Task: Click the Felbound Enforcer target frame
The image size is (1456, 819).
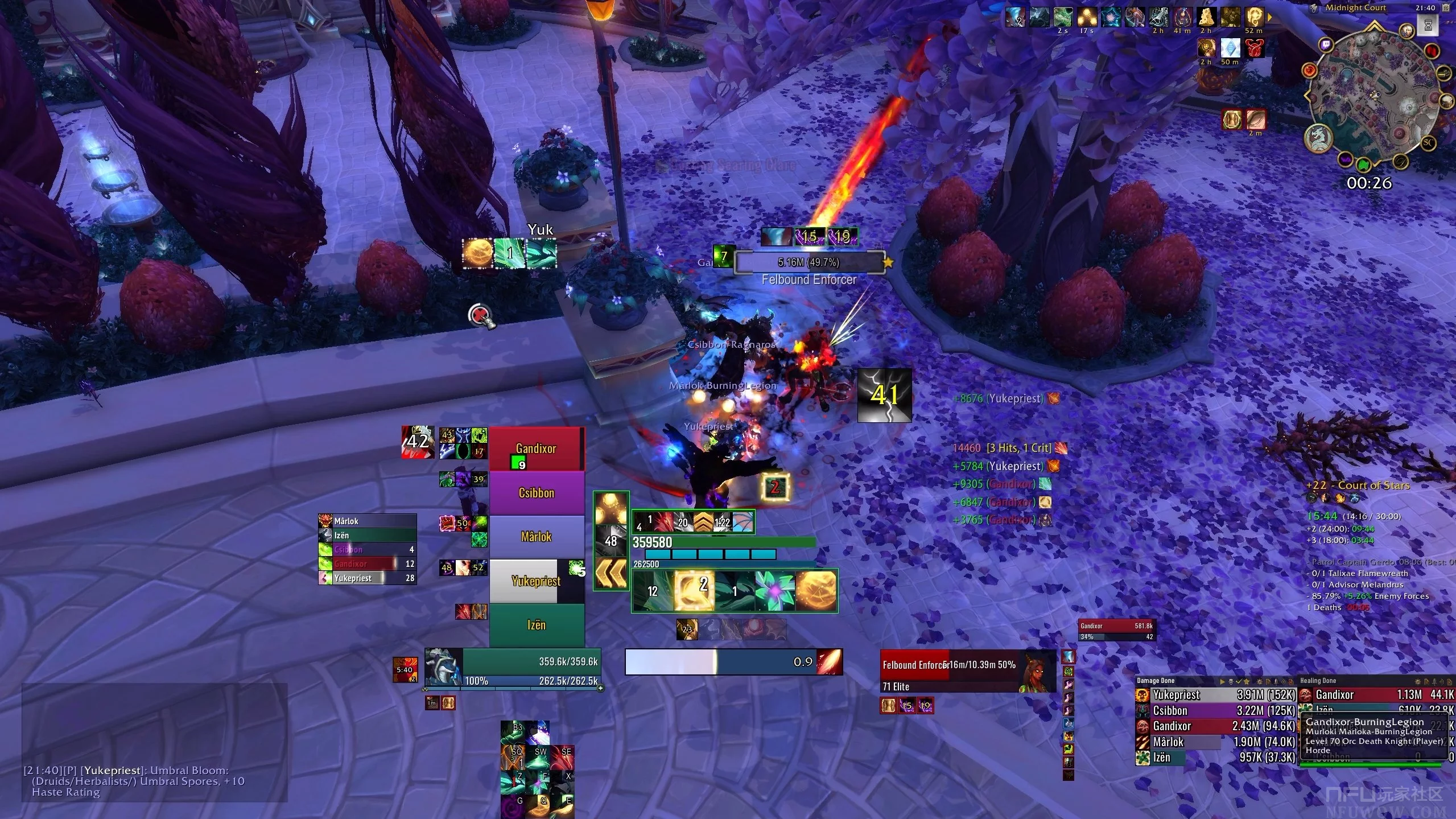Action: pyautogui.click(x=967, y=672)
